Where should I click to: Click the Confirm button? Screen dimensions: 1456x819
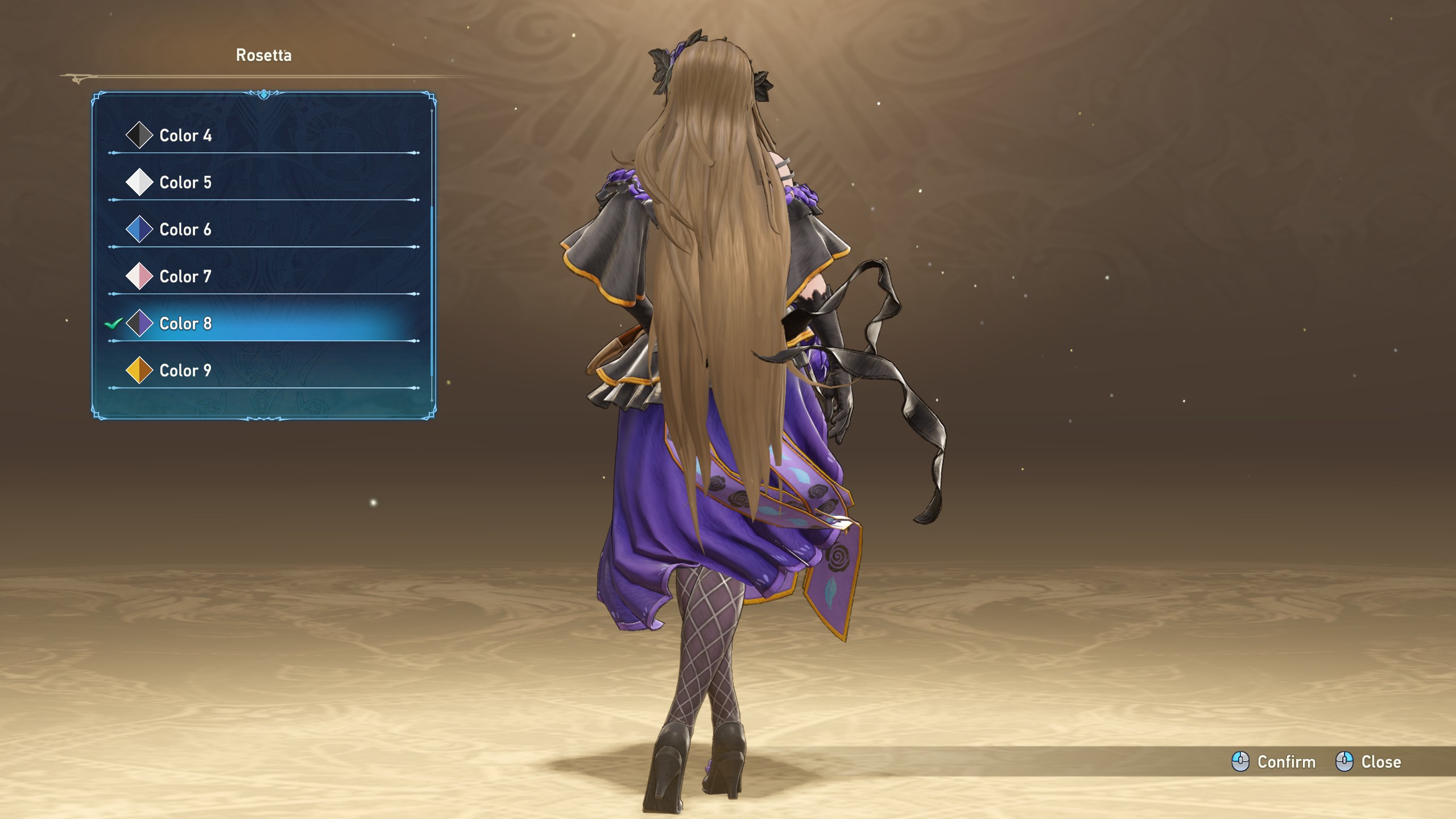(x=1274, y=762)
